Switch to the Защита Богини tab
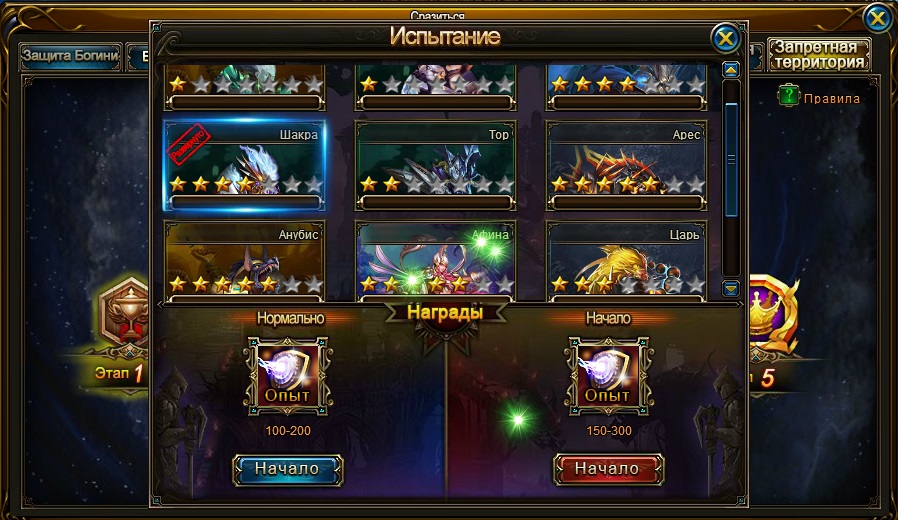Image resolution: width=898 pixels, height=520 pixels. 71,56
